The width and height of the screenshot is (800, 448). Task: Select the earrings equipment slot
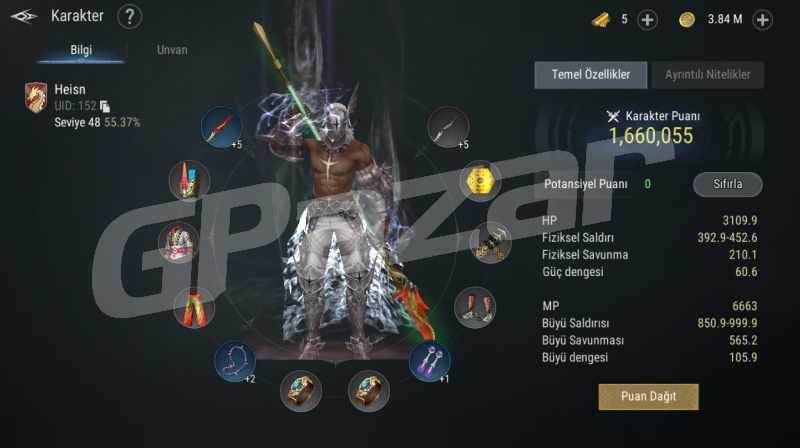point(430,360)
